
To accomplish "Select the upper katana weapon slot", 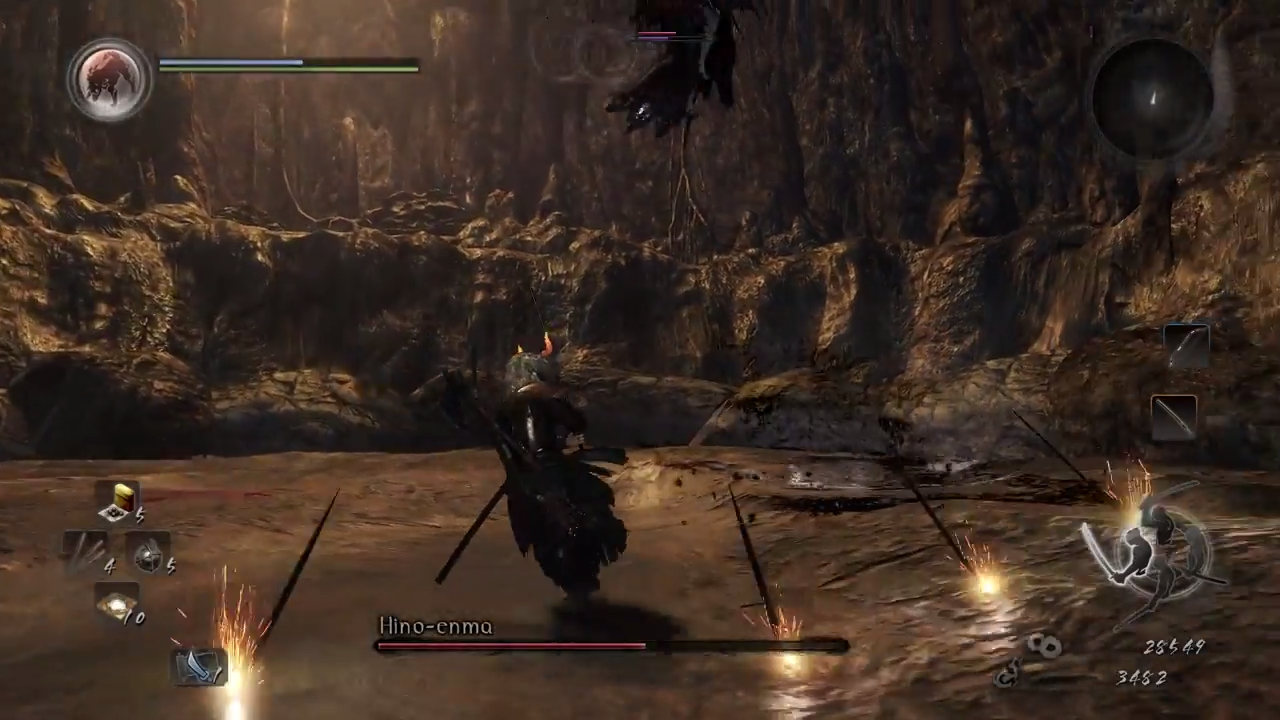I will click(x=1186, y=346).
